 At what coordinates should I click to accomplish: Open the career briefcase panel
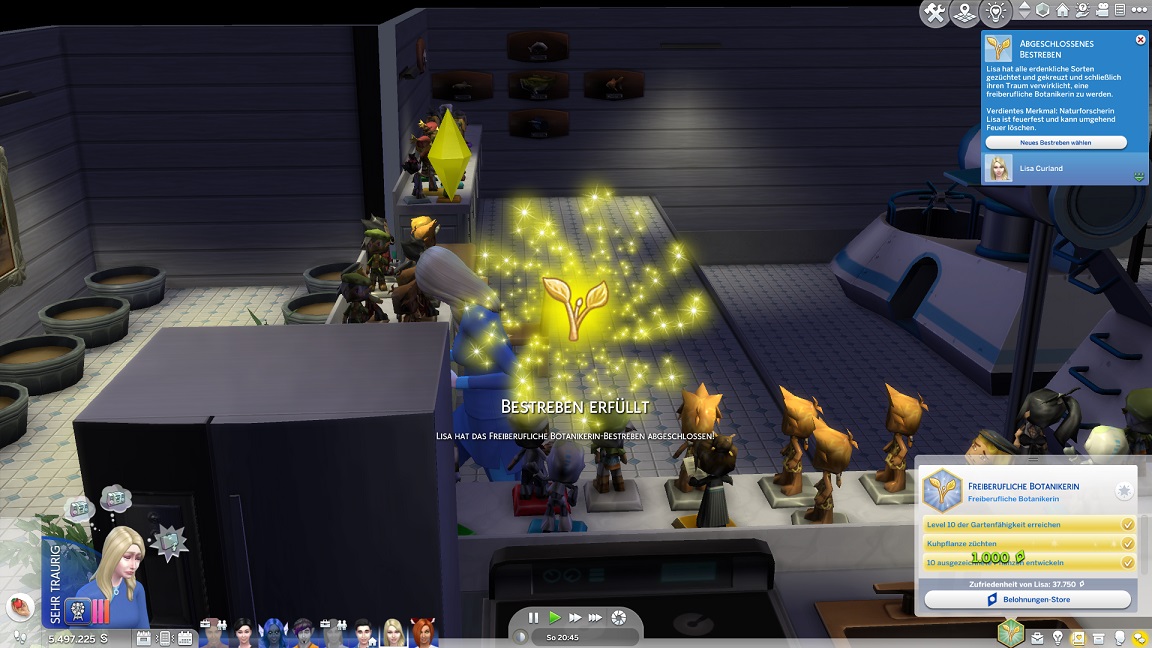click(1038, 638)
